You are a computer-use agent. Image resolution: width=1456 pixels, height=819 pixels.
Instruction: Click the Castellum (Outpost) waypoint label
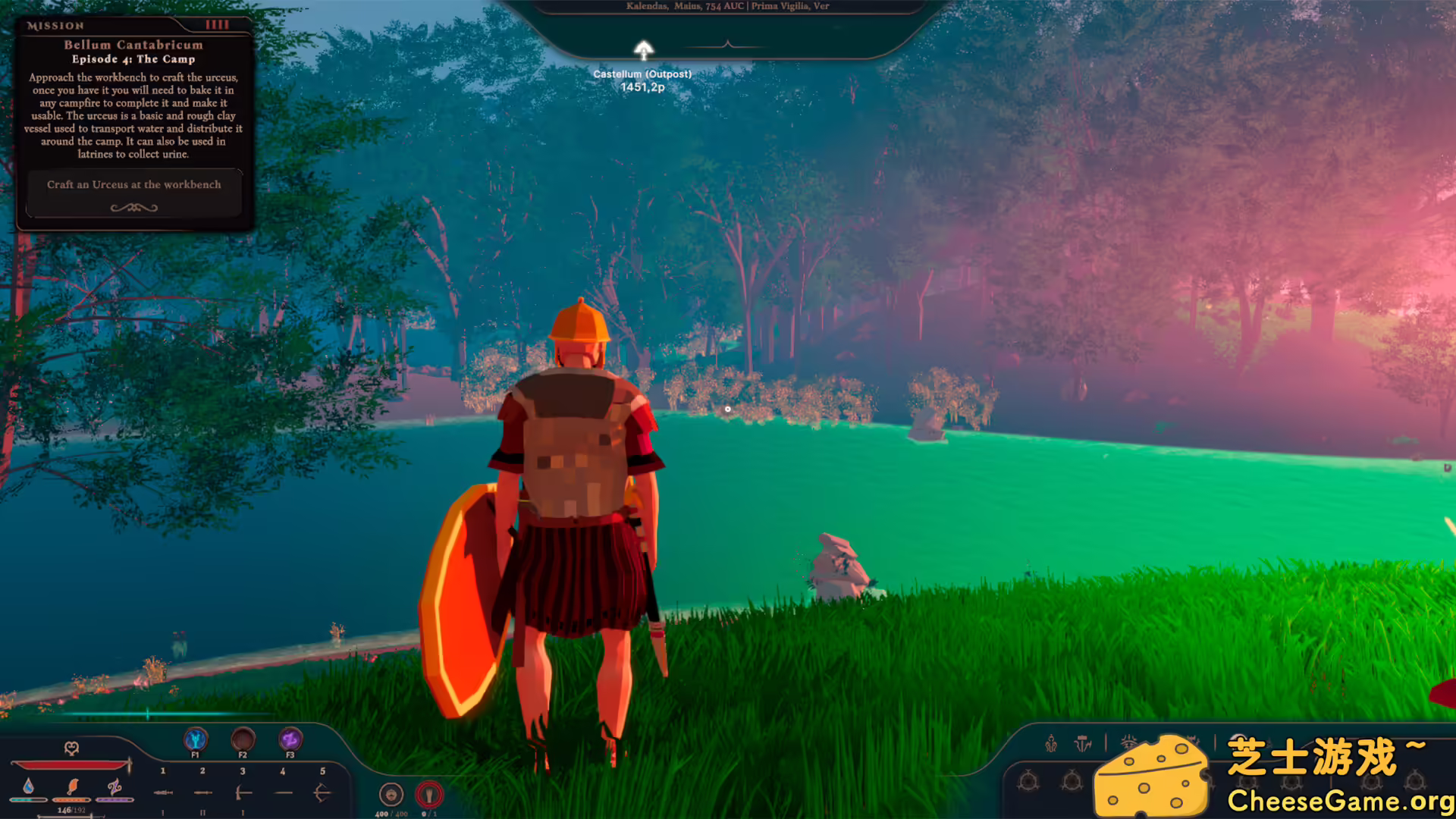(644, 74)
